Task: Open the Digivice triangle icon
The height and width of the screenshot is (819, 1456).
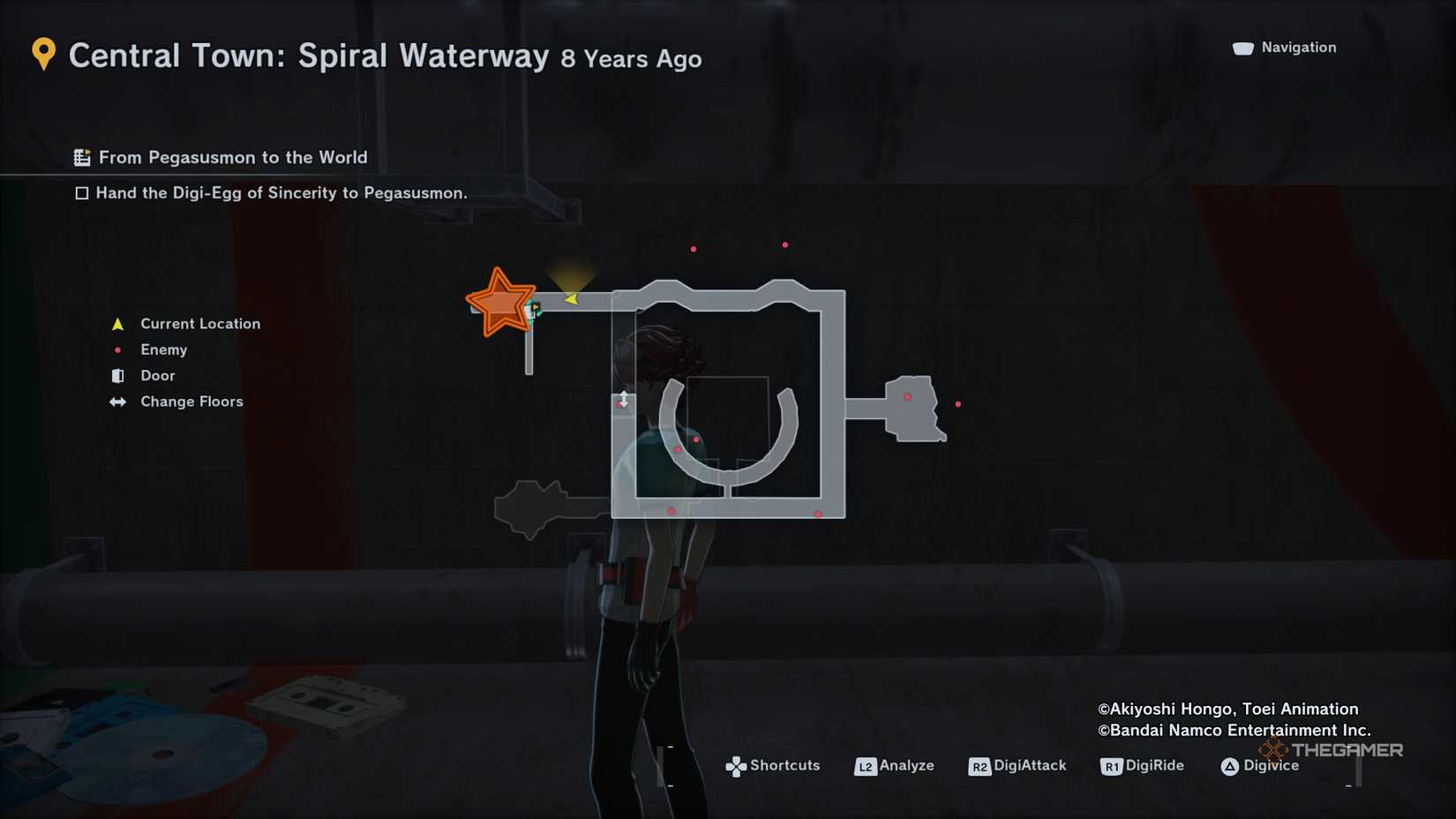Action: [x=1231, y=766]
